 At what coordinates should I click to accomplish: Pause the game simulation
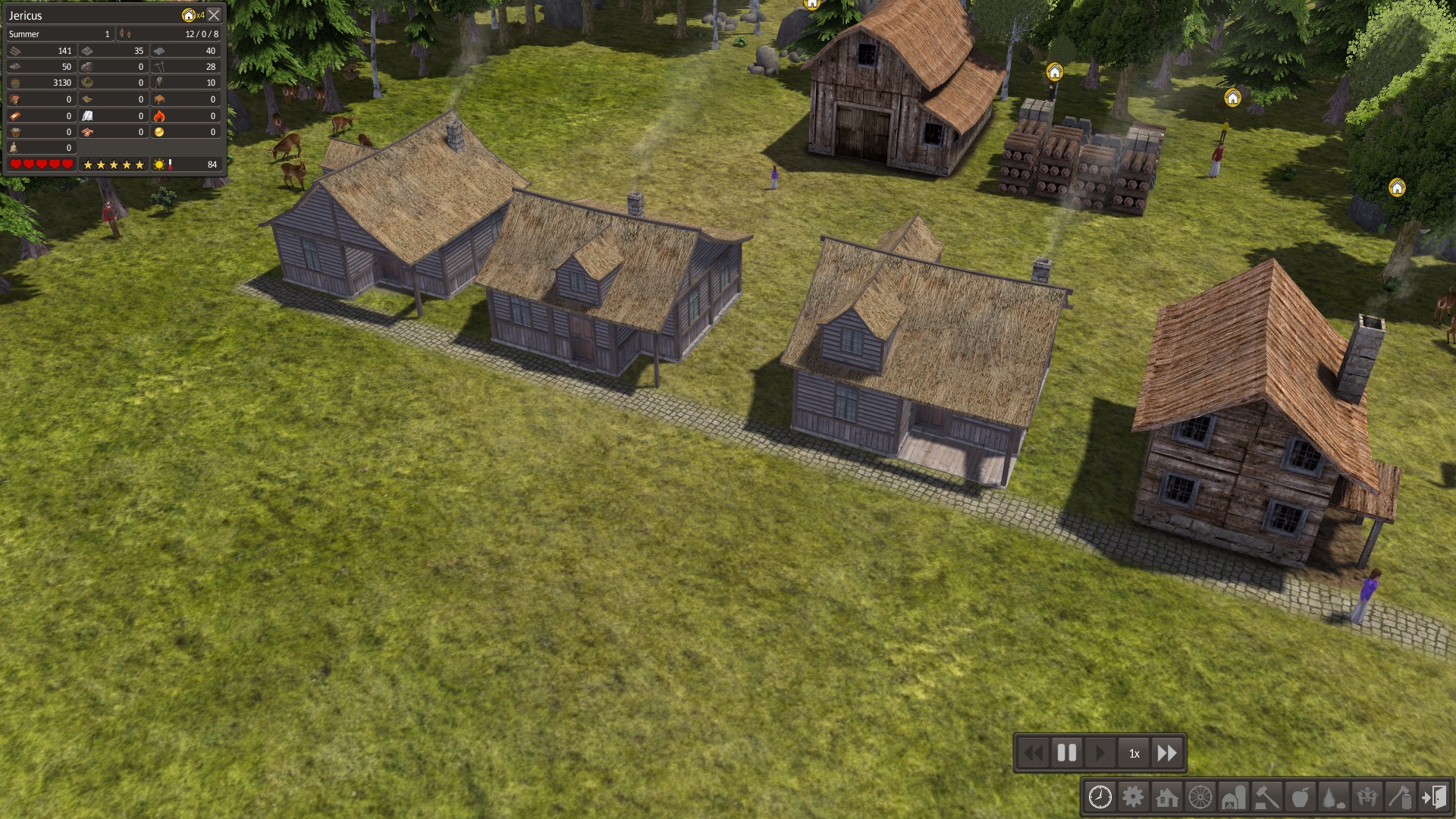pos(1067,753)
